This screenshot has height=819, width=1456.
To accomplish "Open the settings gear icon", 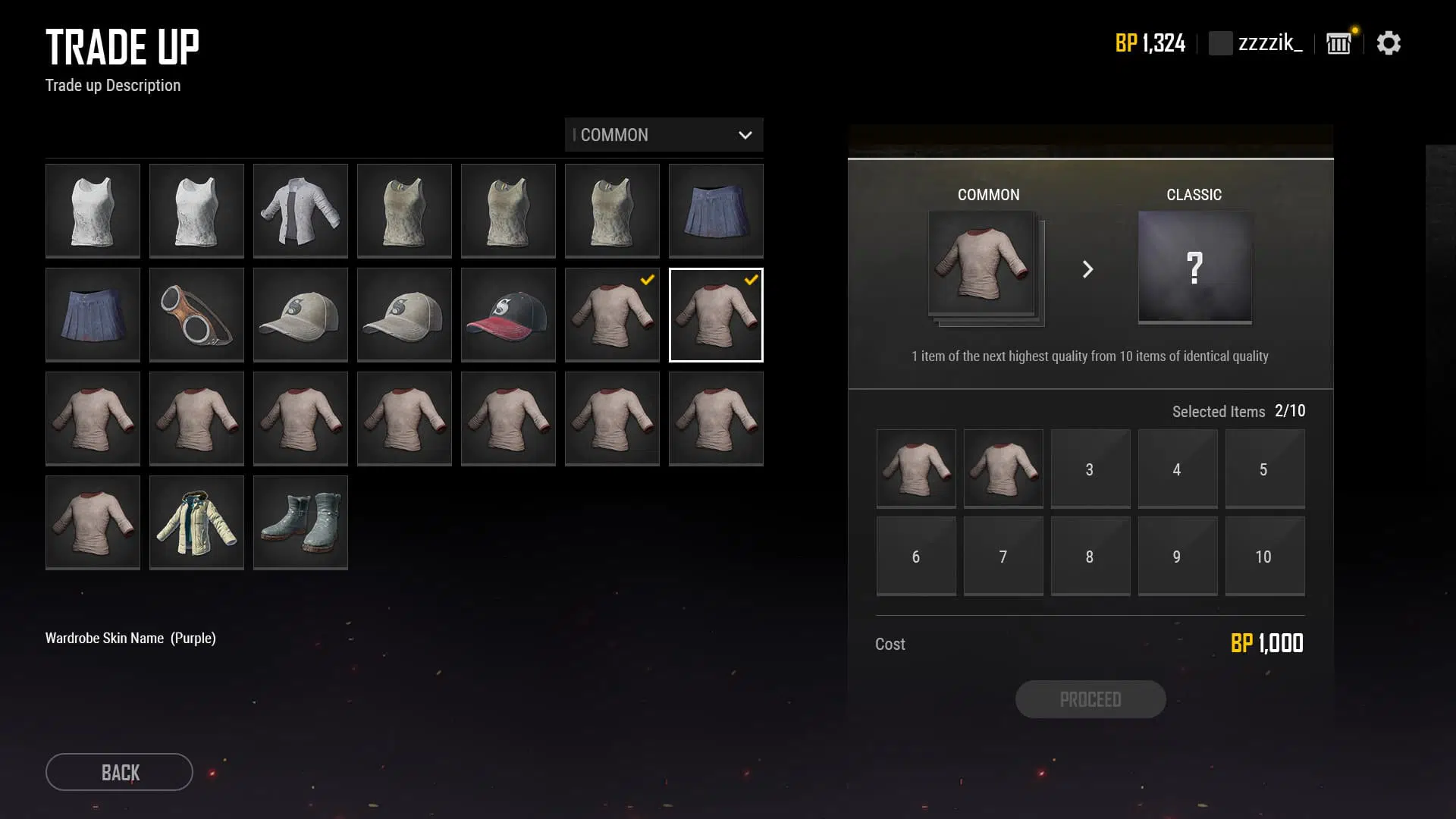I will tap(1389, 43).
